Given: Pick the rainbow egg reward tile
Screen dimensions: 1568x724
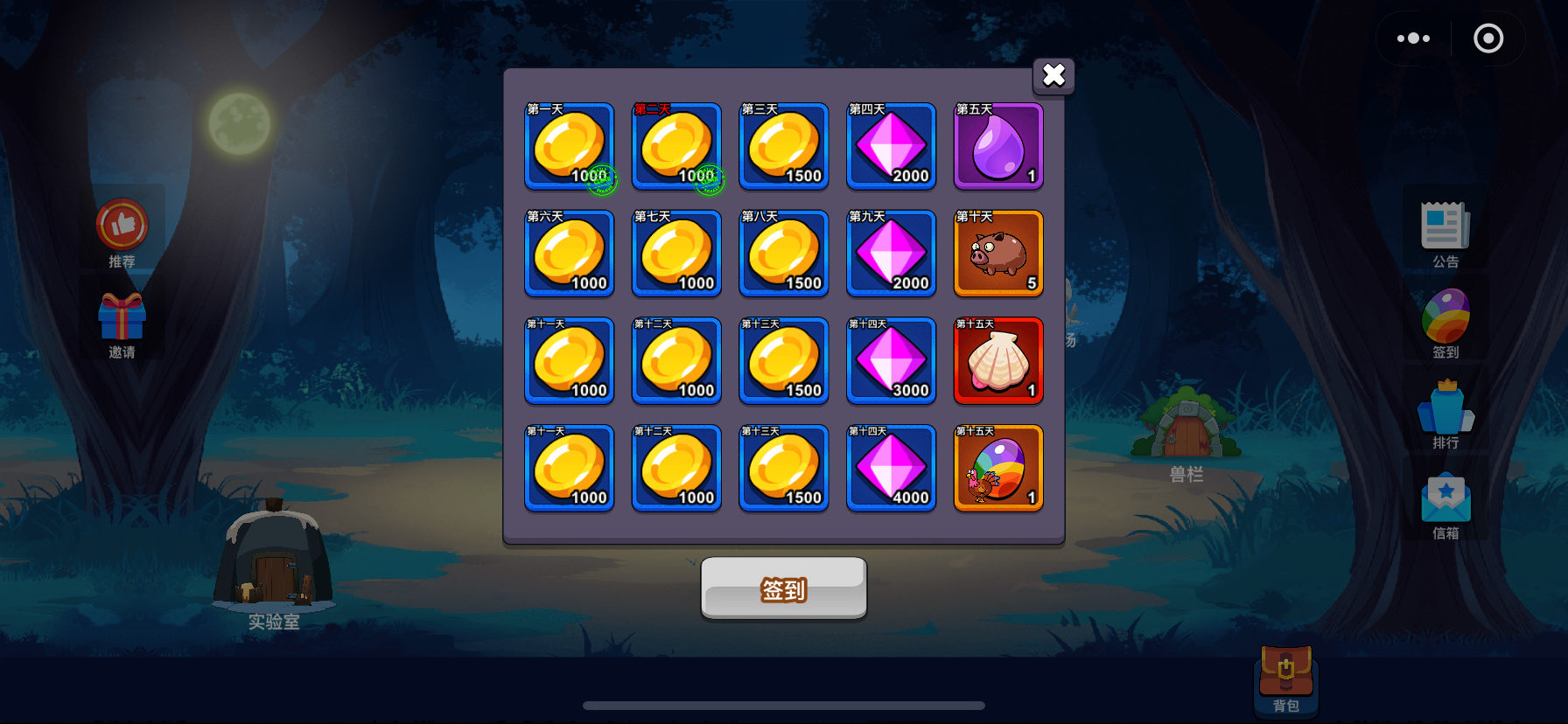Looking at the screenshot, I should tap(998, 469).
